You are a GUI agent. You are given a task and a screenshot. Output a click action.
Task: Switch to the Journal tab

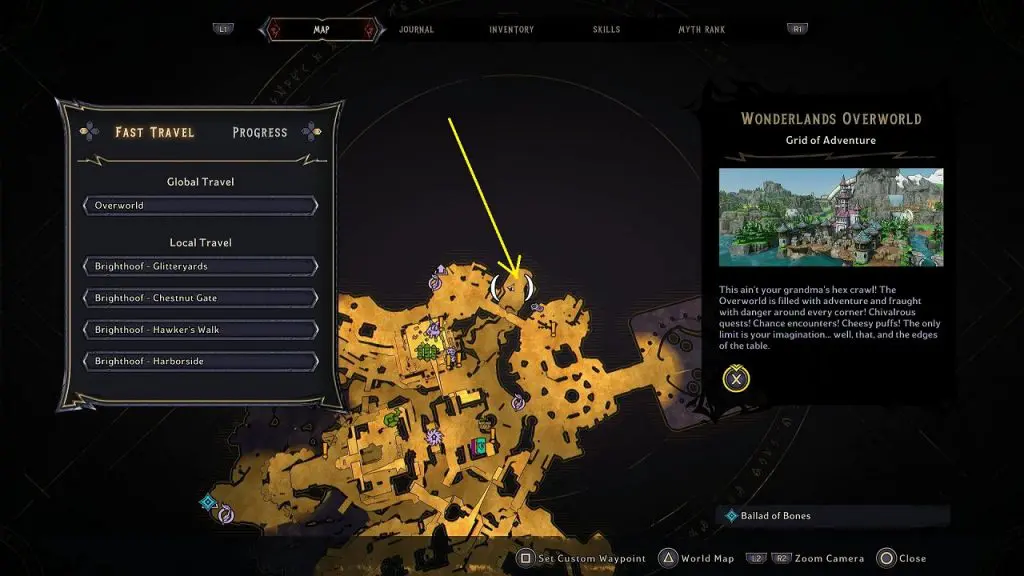click(x=416, y=30)
